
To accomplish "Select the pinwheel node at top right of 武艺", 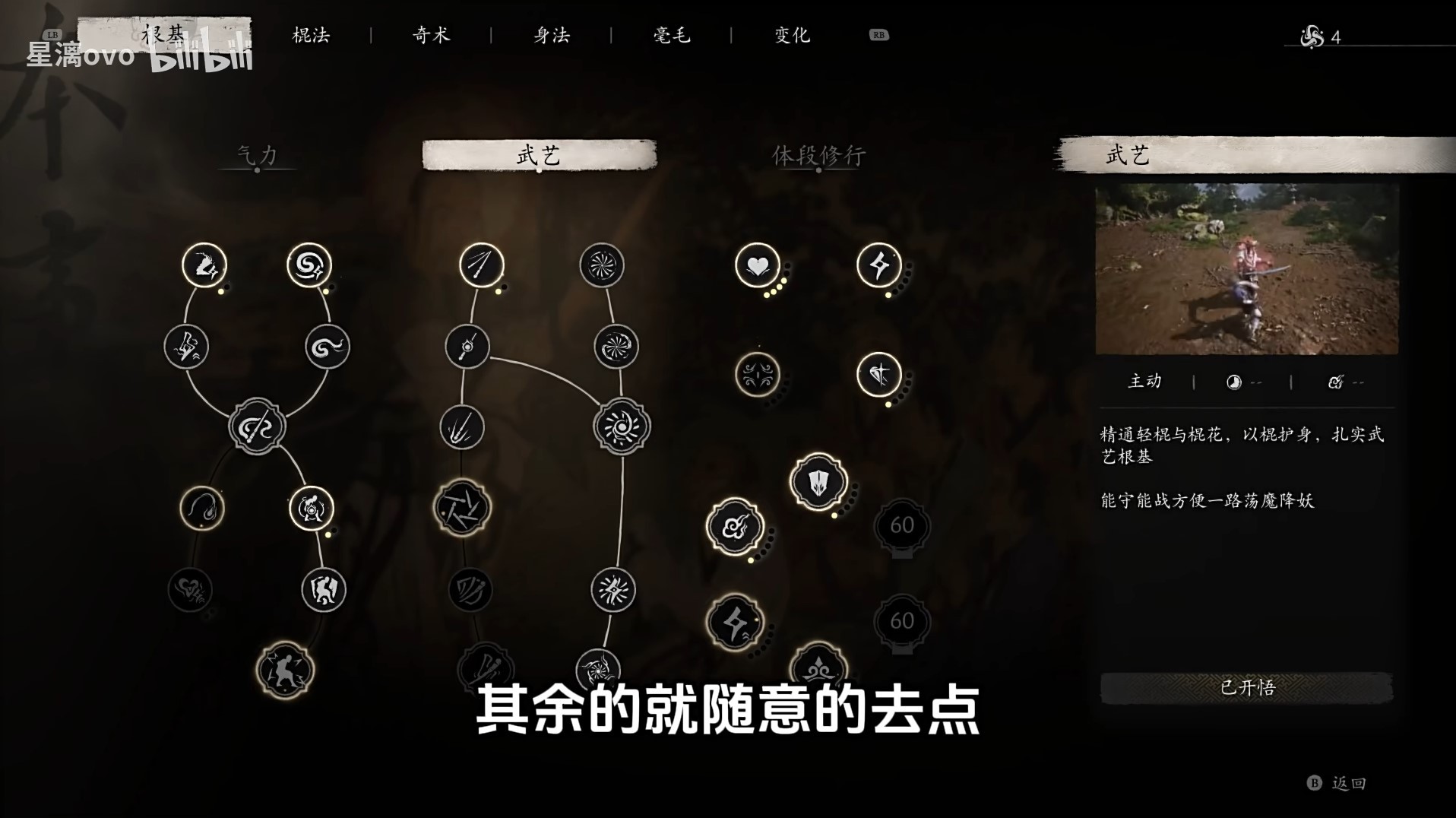I will click(x=604, y=265).
